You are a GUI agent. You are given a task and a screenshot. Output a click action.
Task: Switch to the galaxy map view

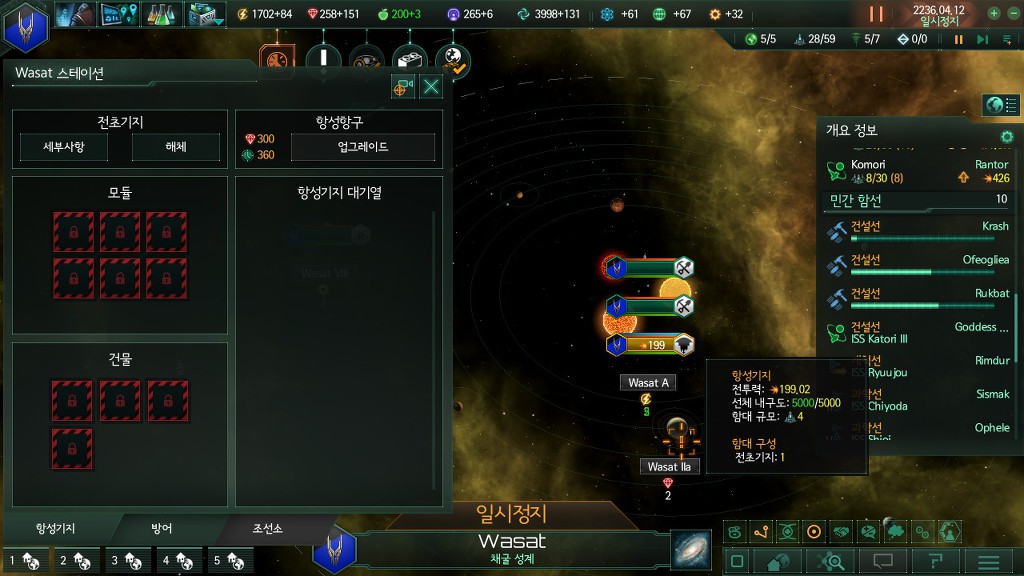click(x=689, y=549)
